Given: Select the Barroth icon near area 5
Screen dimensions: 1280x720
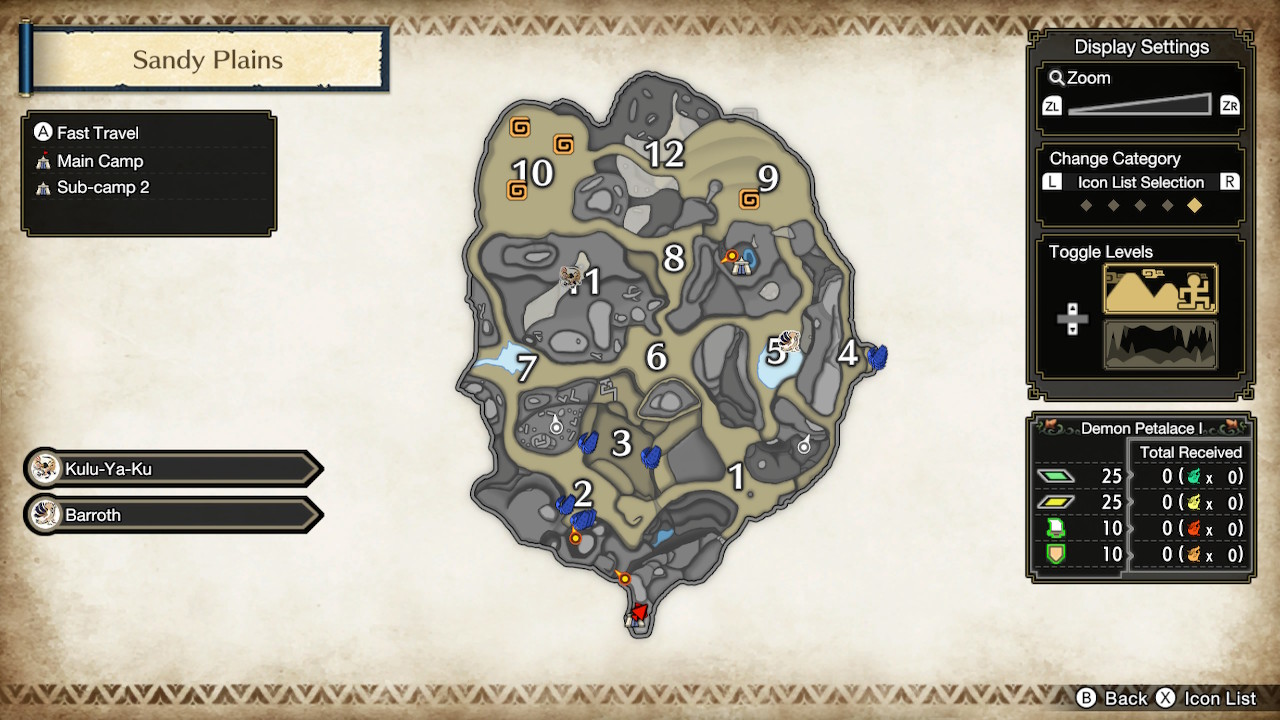Looking at the screenshot, I should (x=790, y=343).
